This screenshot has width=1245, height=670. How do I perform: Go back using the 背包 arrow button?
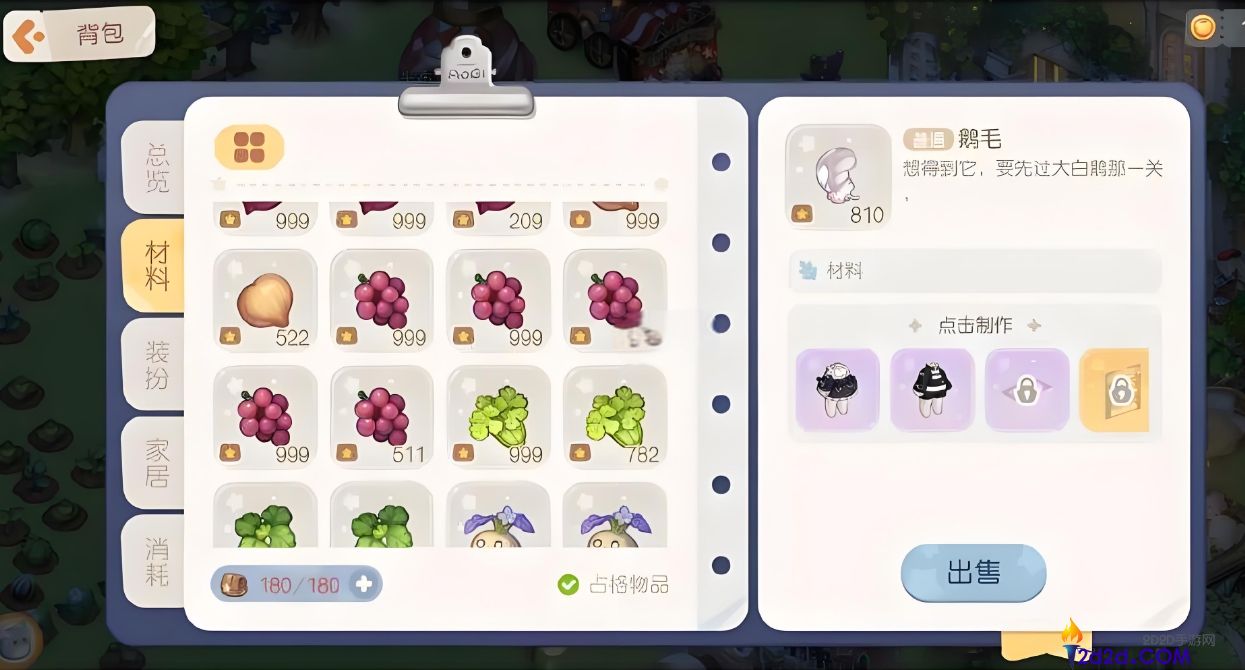coord(28,36)
